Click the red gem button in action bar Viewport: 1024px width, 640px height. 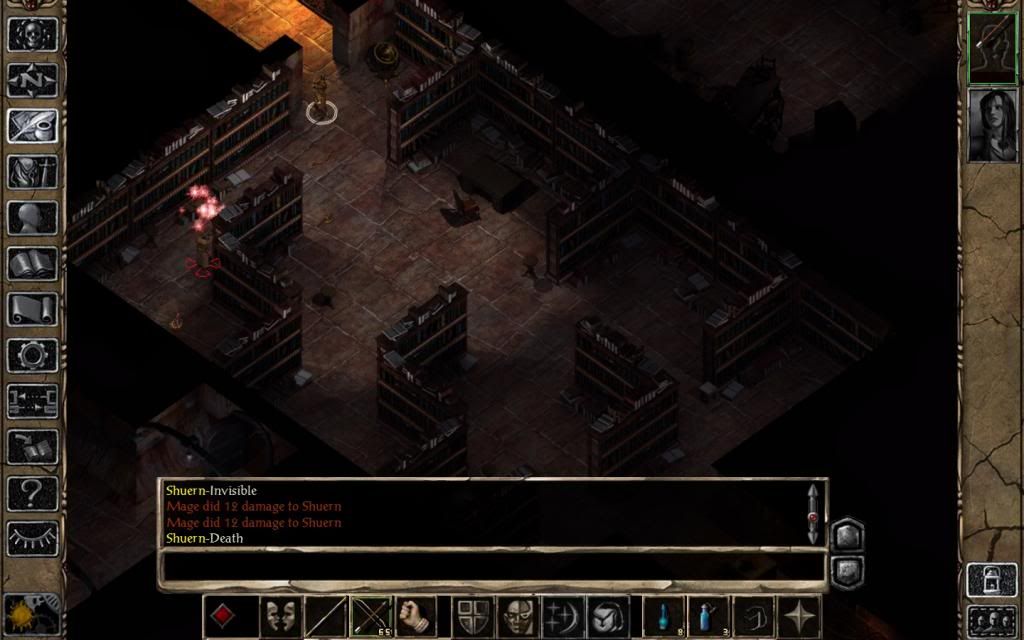coord(224,616)
